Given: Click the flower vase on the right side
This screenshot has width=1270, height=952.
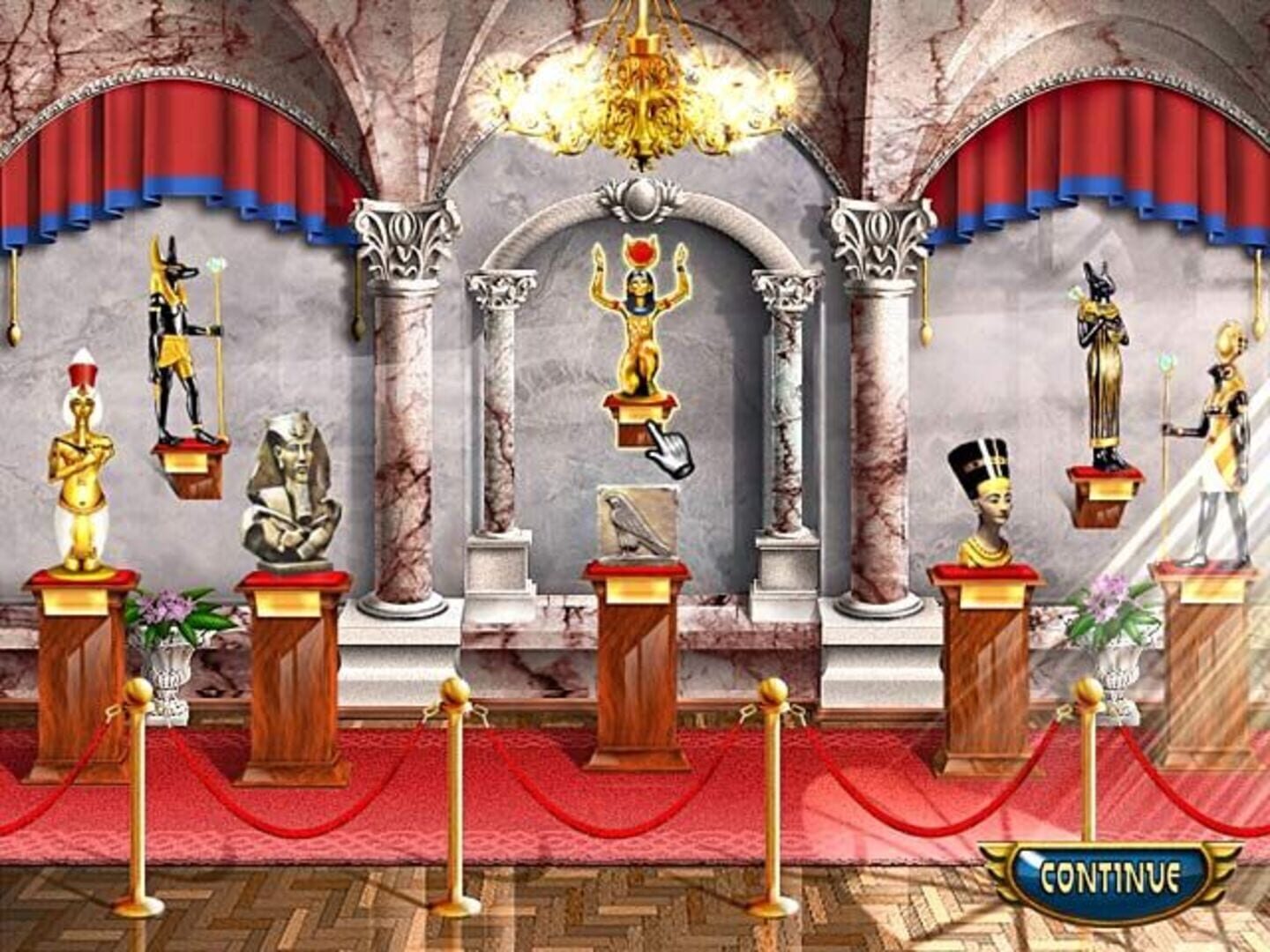Looking at the screenshot, I should pos(1113,652).
